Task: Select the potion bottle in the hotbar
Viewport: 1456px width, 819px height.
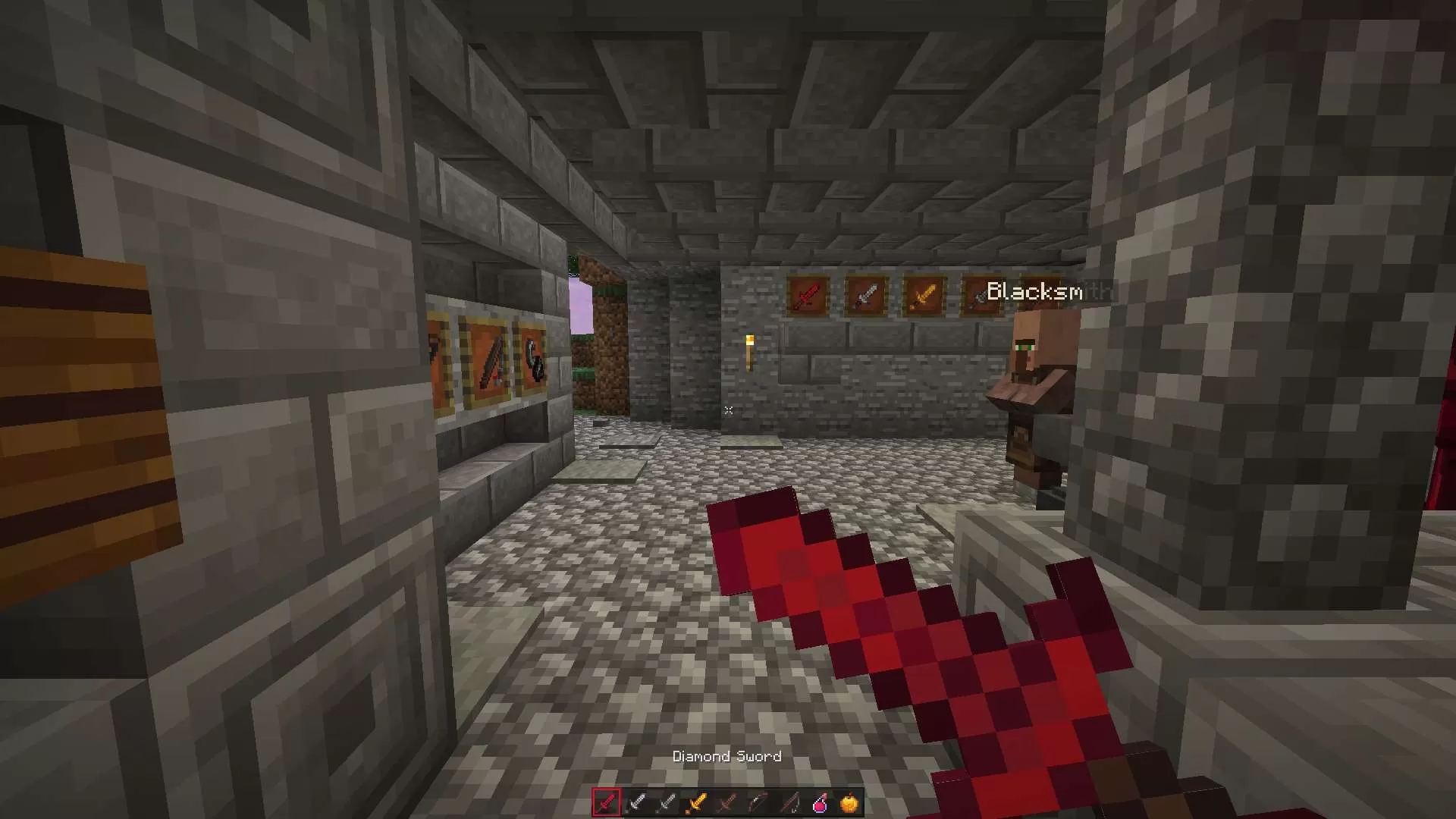Action: [x=821, y=802]
